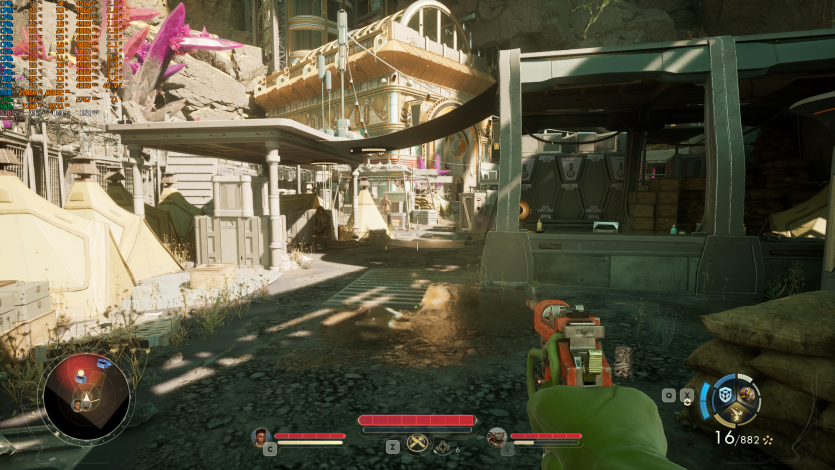Image resolution: width=835 pixels, height=470 pixels.
Task: Activate the crossed-swords ability icon
Action: pyautogui.click(x=417, y=443)
